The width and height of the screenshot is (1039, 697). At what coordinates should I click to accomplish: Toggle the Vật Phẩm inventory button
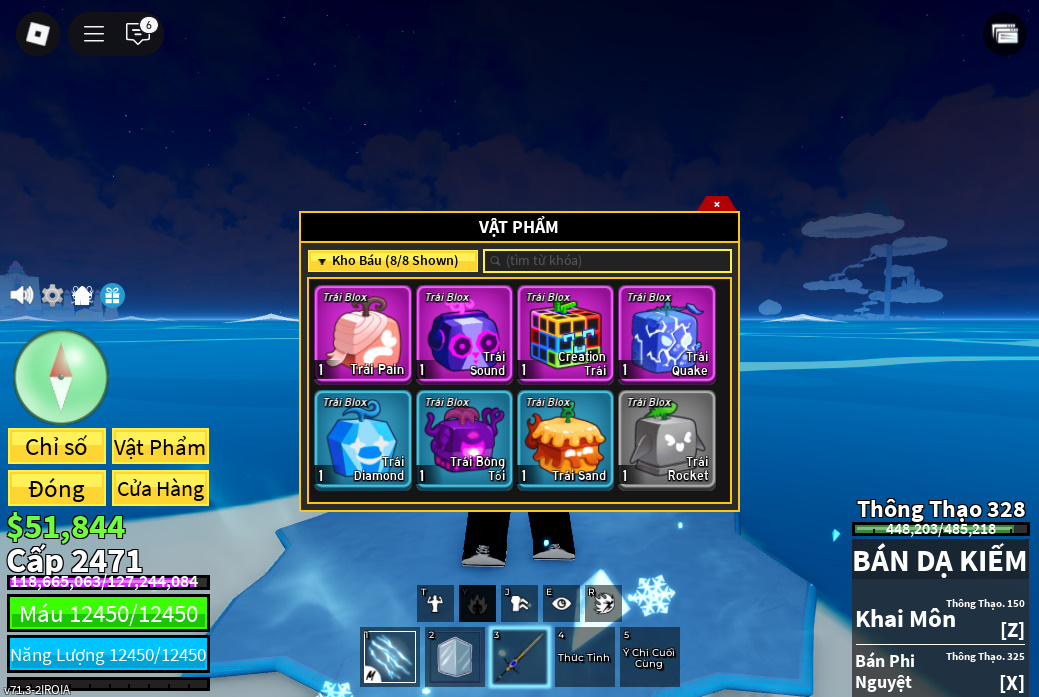[160, 446]
